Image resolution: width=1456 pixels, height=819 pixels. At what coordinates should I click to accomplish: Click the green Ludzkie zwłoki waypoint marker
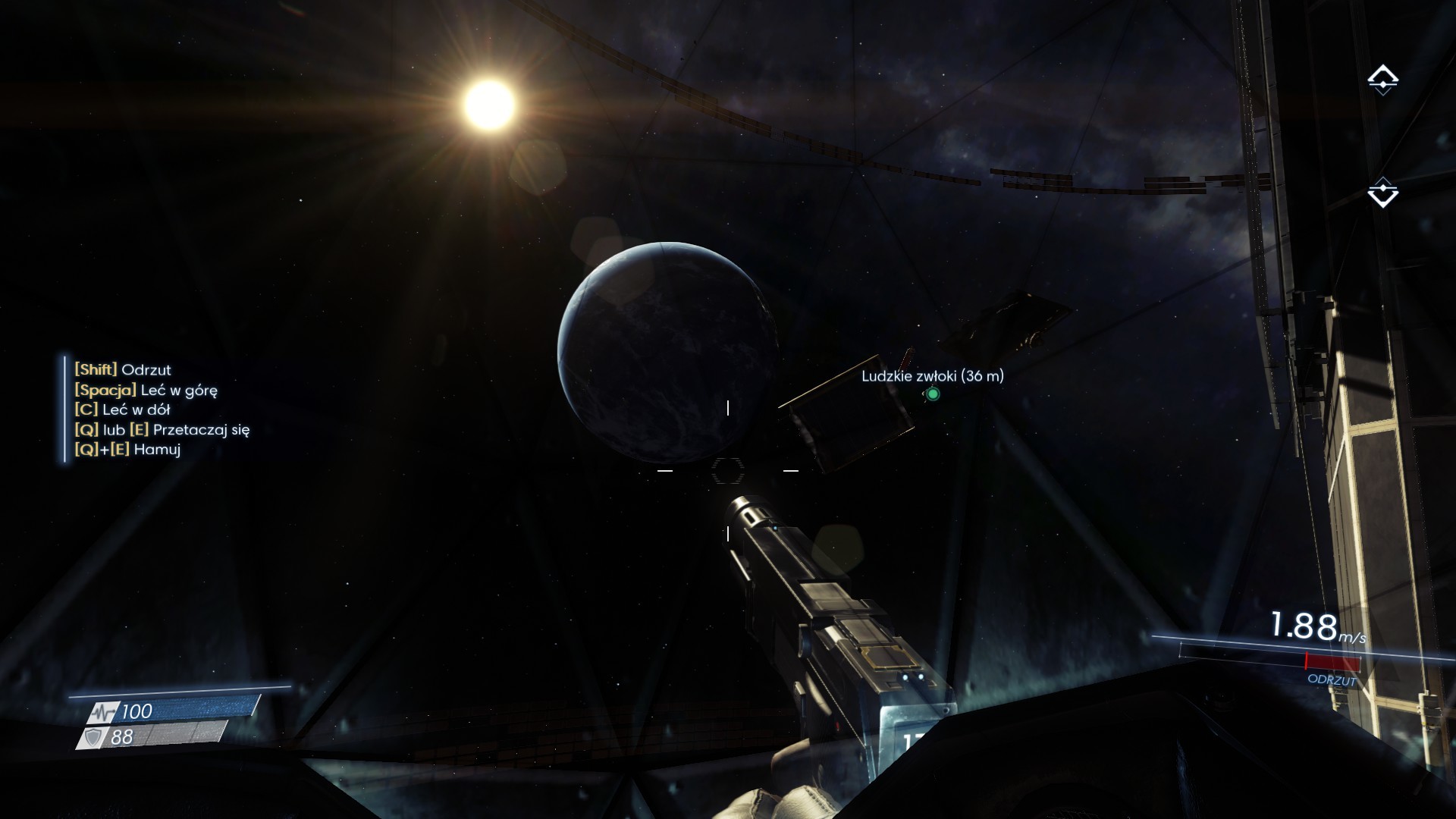pyautogui.click(x=933, y=394)
